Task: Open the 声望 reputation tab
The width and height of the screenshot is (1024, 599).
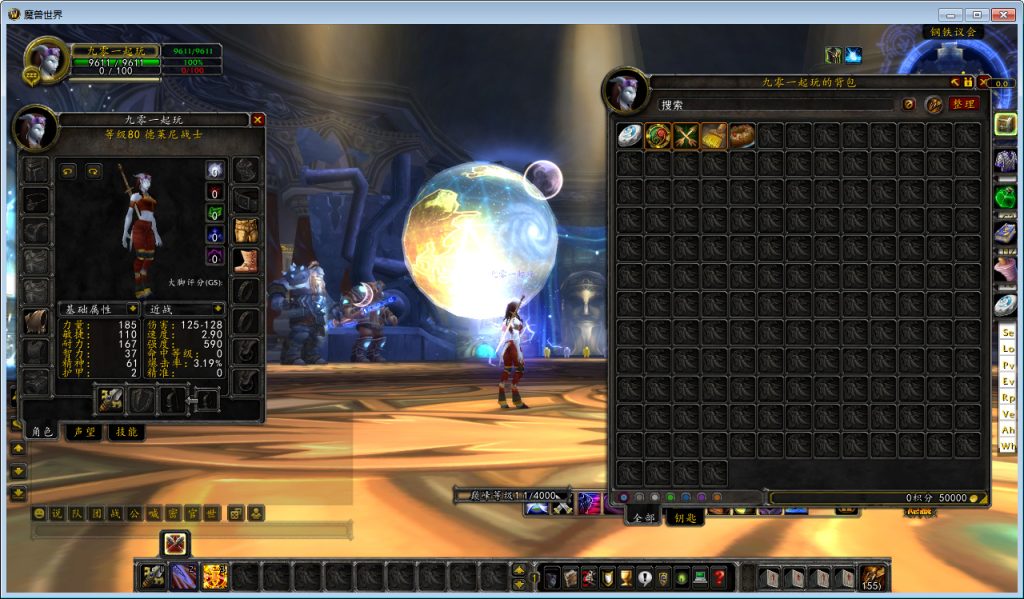Action: (84, 432)
